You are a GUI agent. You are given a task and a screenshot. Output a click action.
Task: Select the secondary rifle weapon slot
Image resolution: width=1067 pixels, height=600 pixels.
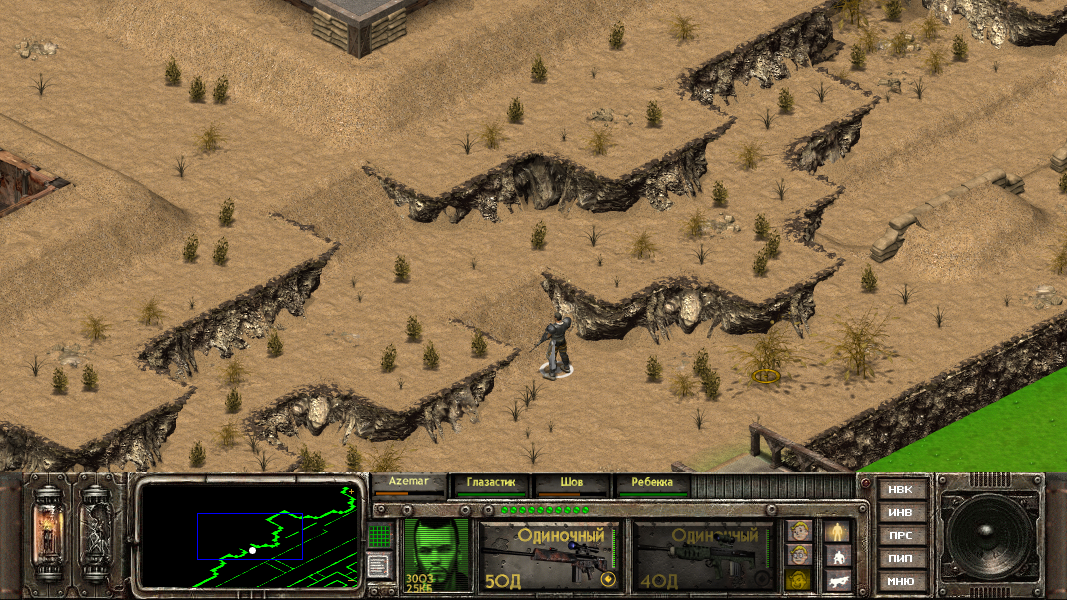704,555
